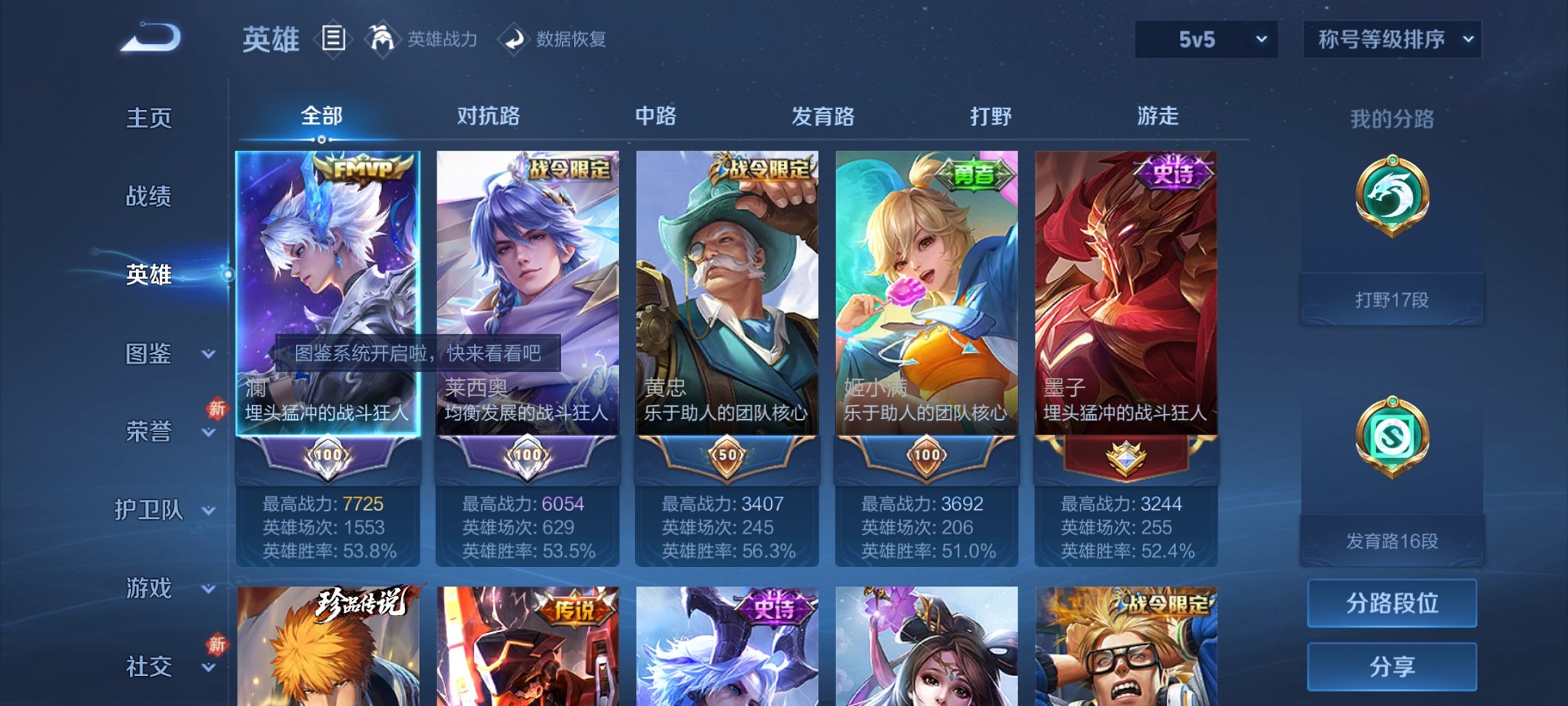Switch to the 打野 tab

click(992, 115)
